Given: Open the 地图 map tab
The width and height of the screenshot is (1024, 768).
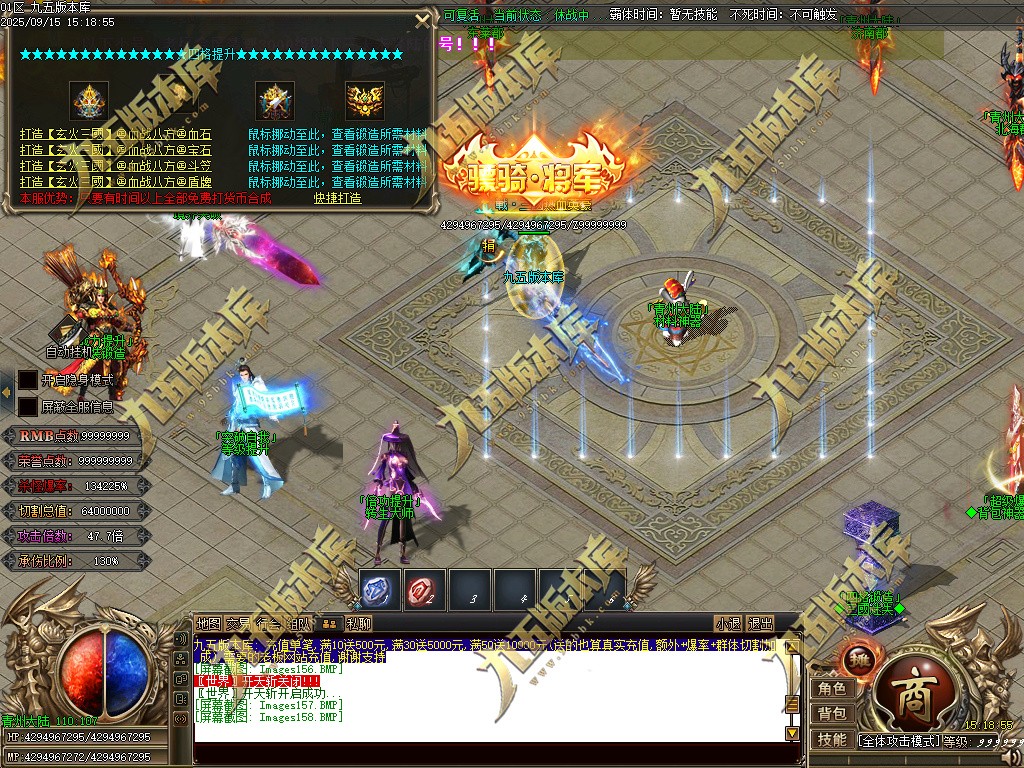Looking at the screenshot, I should 208,624.
